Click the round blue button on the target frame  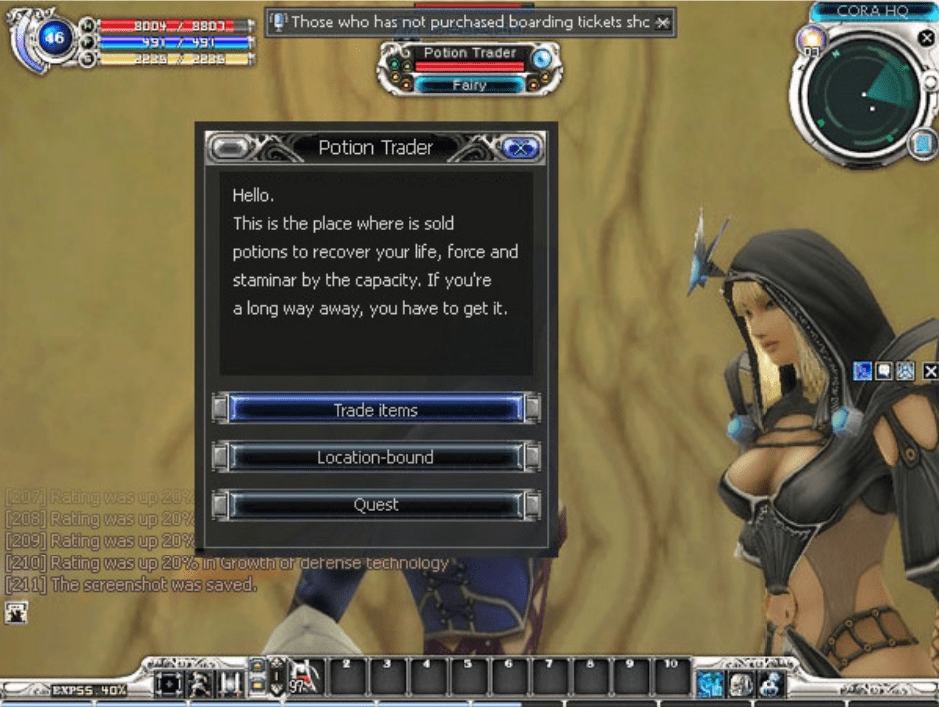click(x=541, y=59)
